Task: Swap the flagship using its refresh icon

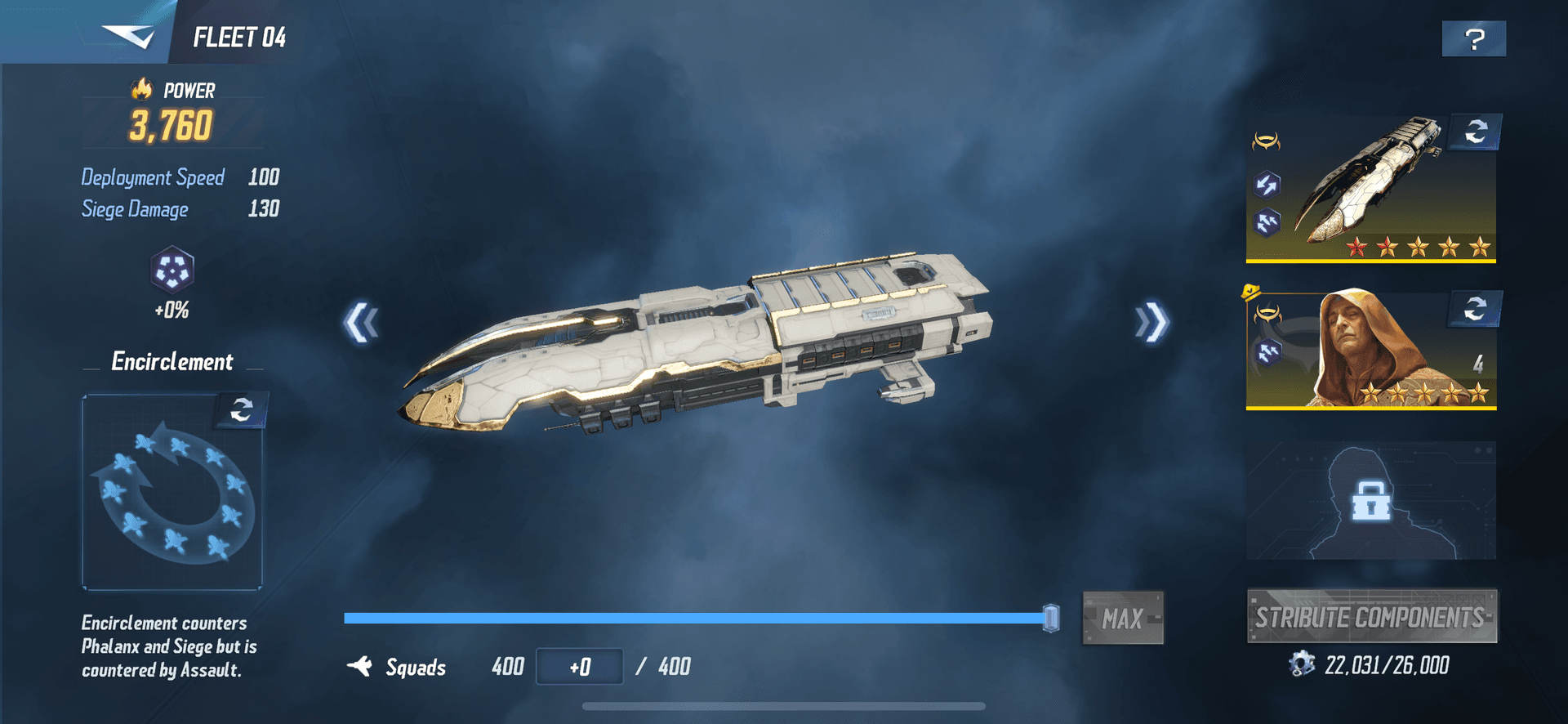Action: click(x=1476, y=132)
